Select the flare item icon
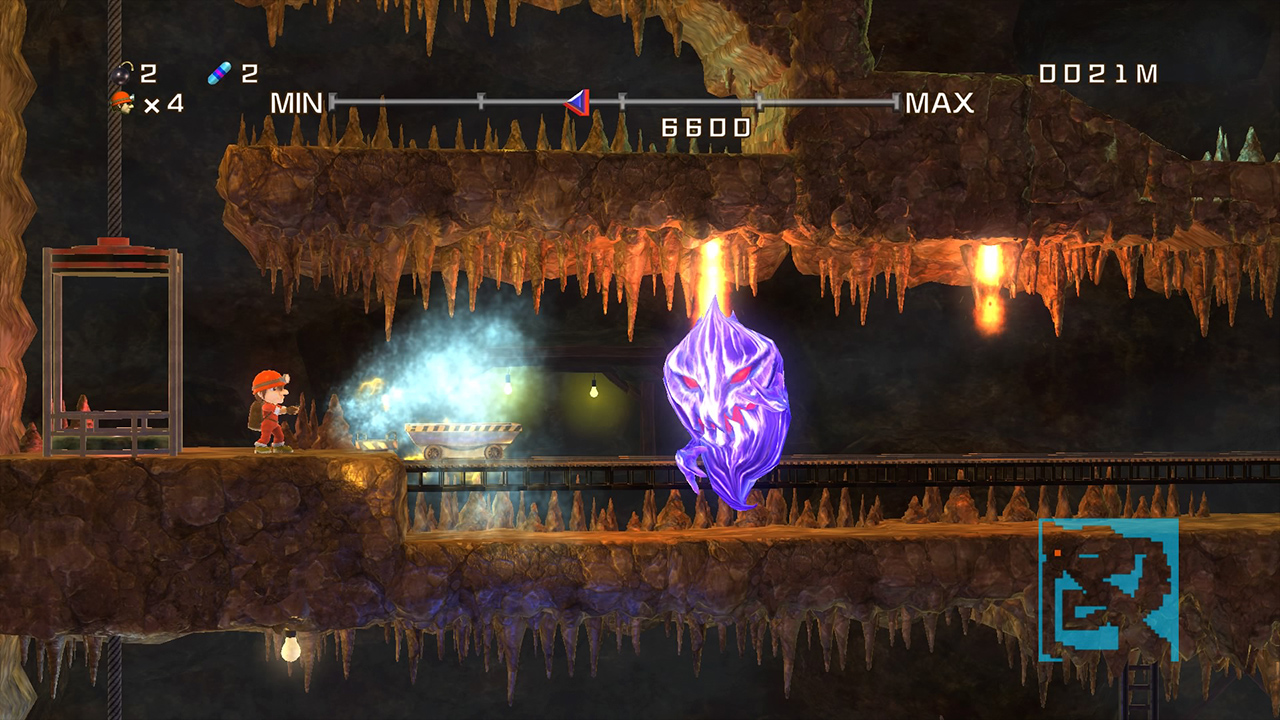This screenshot has height=720, width=1280. [x=219, y=71]
